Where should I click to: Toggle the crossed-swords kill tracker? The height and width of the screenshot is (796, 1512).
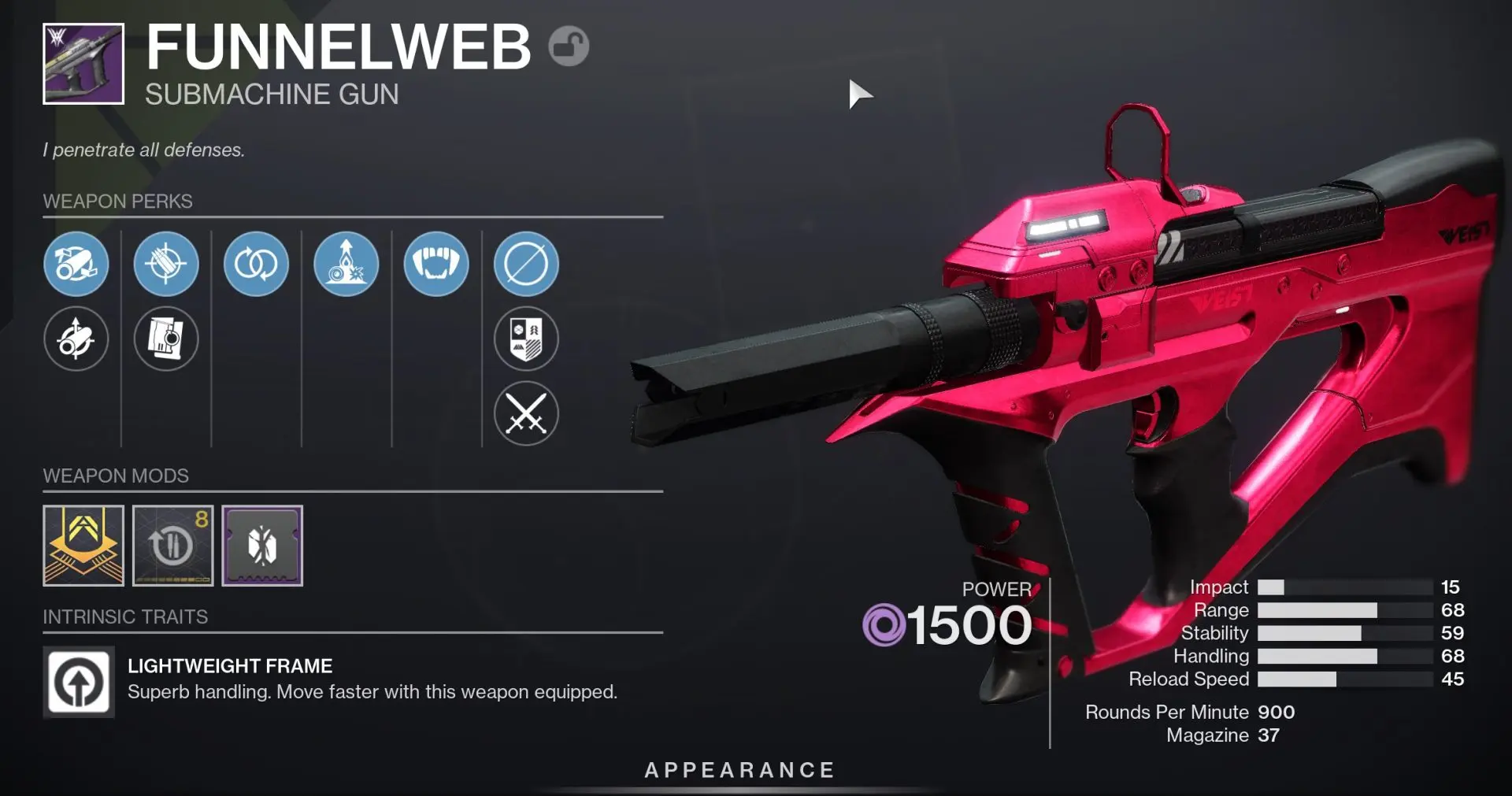(526, 413)
